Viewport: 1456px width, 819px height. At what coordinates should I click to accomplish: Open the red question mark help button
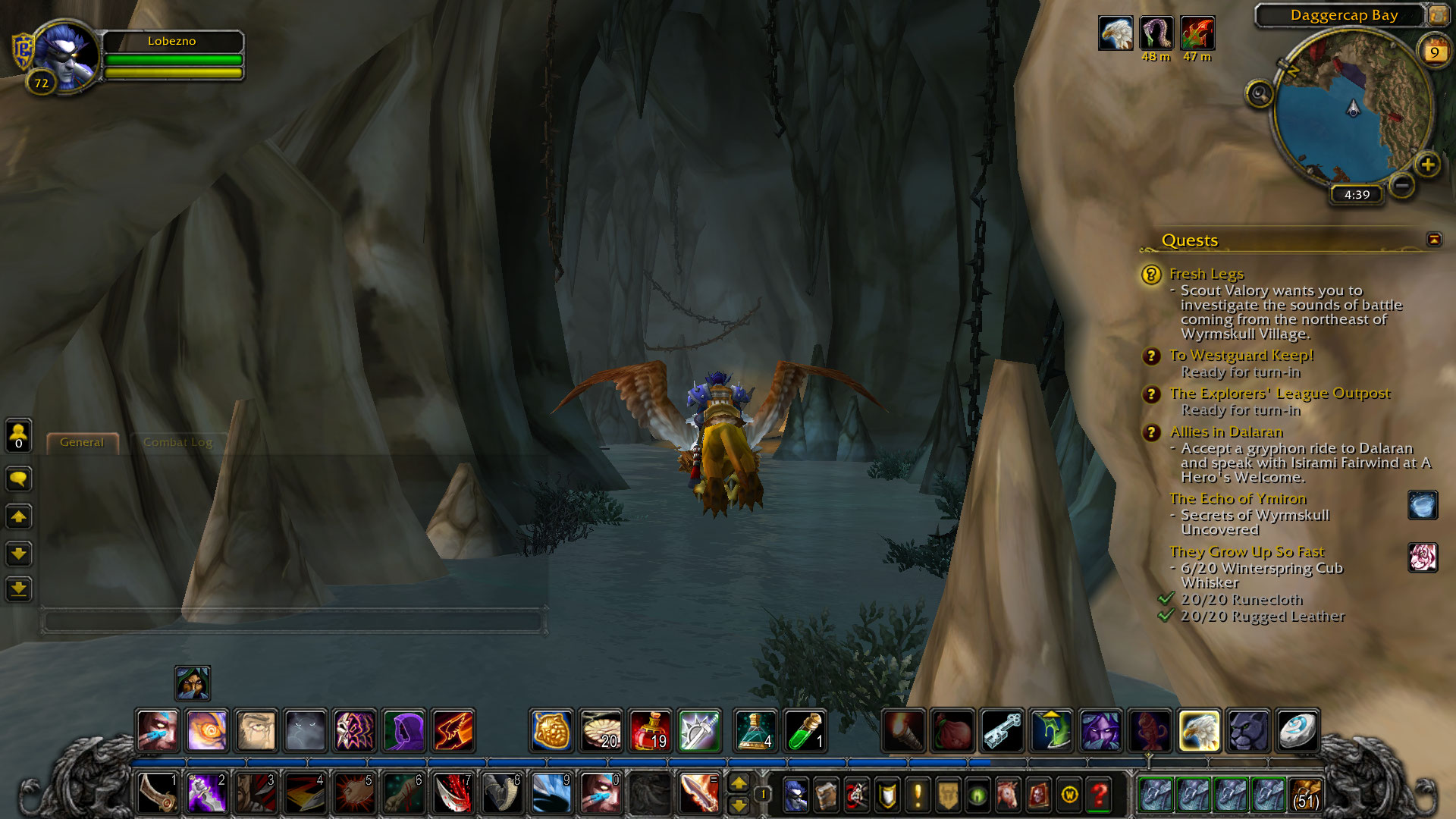(1100, 795)
